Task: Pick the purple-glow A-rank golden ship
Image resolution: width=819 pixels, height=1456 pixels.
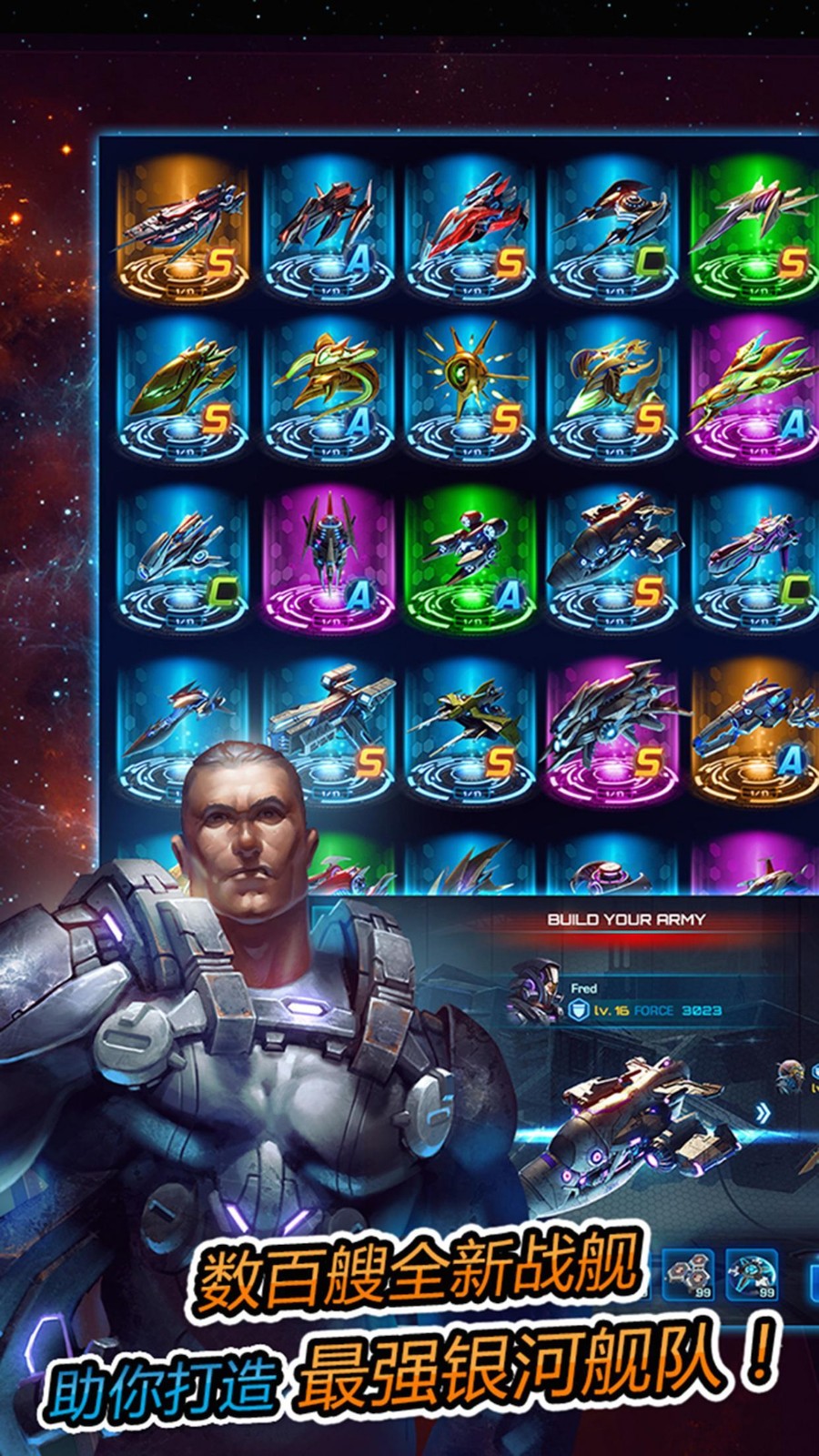Action: tap(753, 389)
